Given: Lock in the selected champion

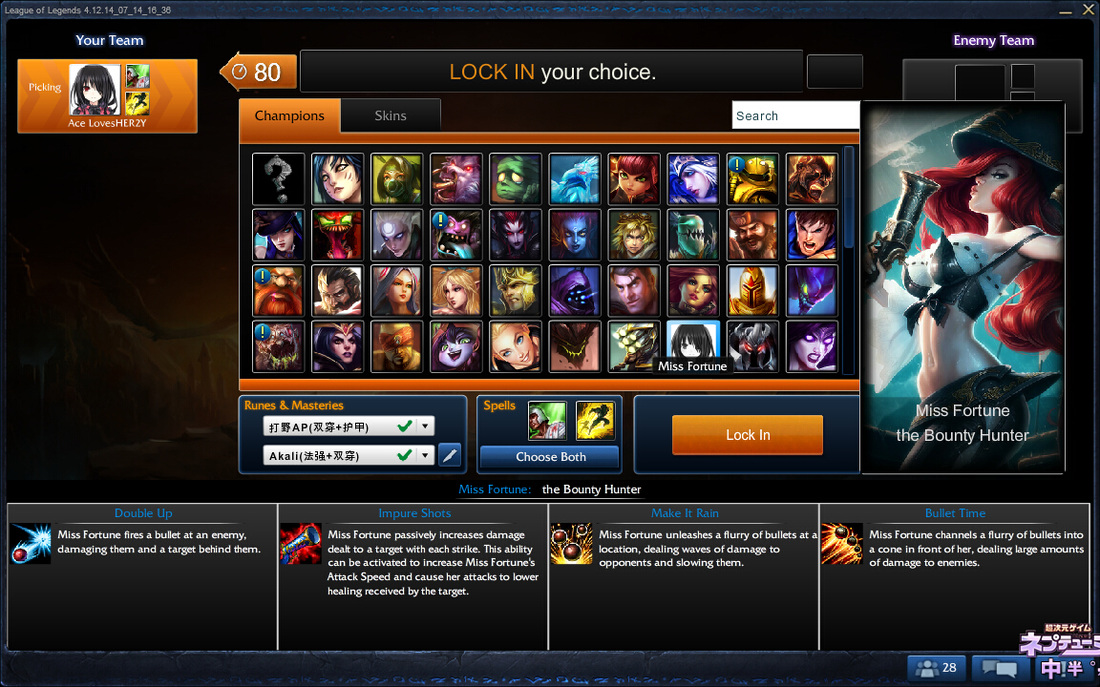Looking at the screenshot, I should [747, 435].
